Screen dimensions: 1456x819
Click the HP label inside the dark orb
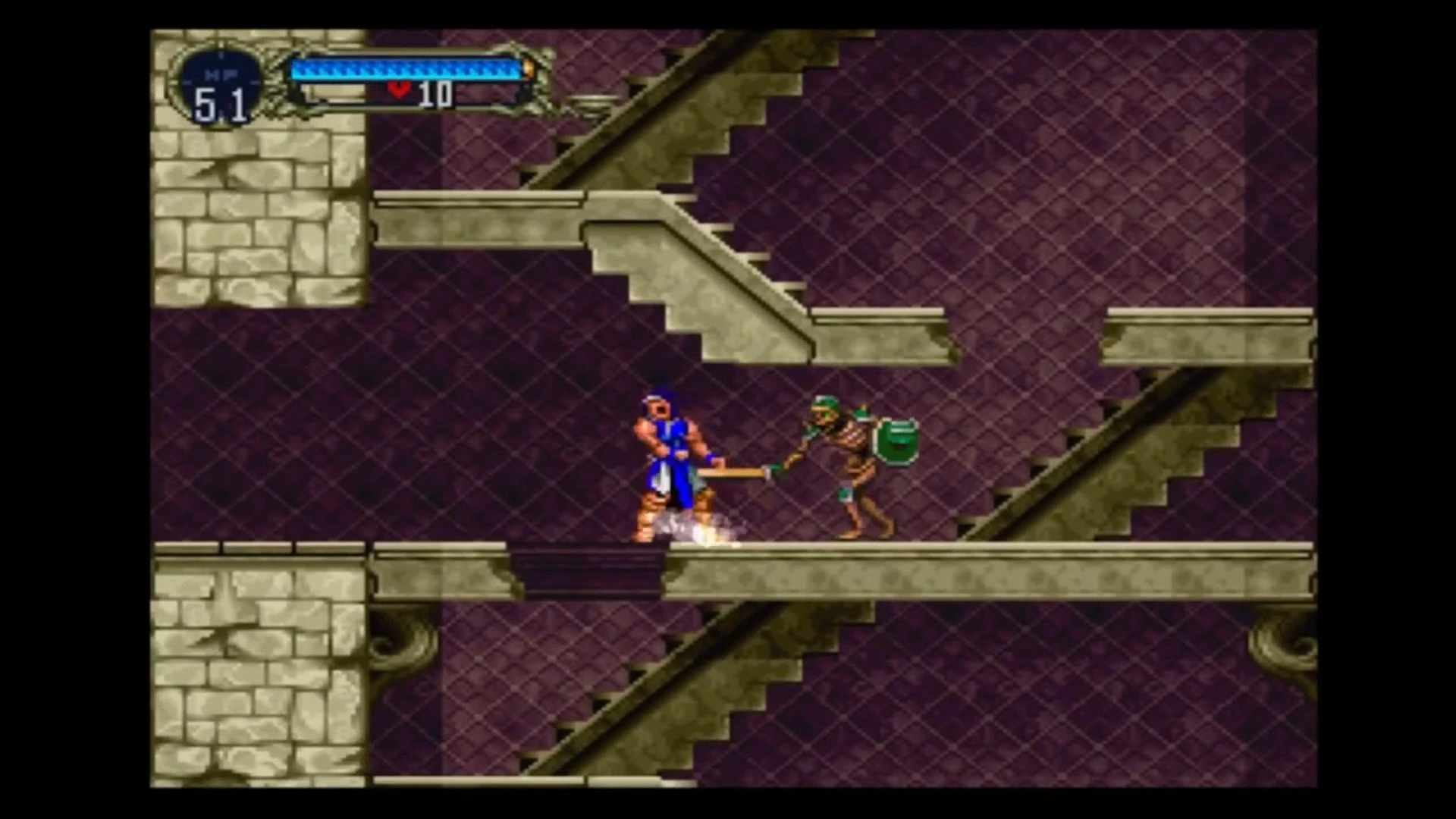click(218, 74)
